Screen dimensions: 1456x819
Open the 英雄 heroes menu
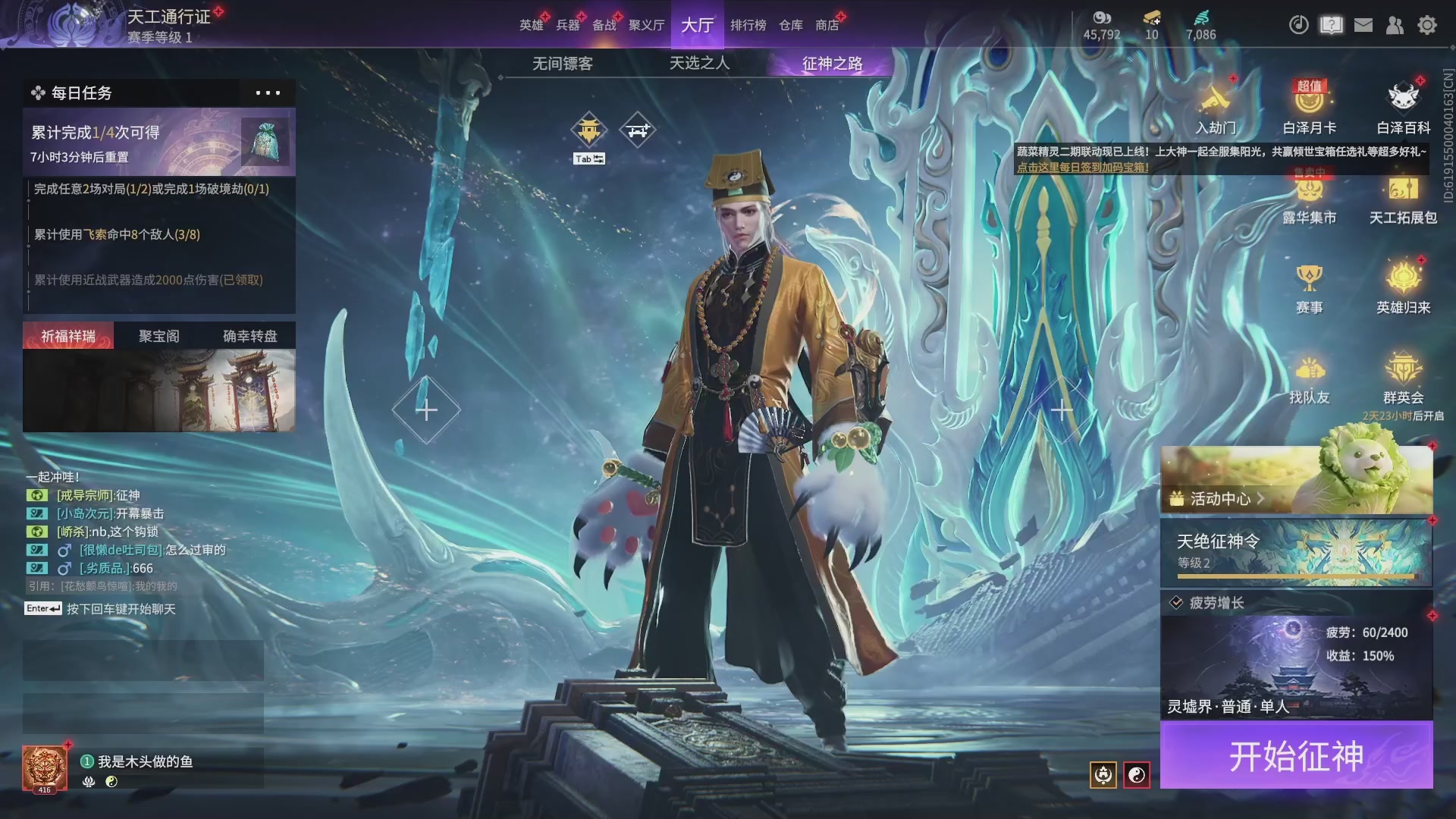(x=531, y=25)
